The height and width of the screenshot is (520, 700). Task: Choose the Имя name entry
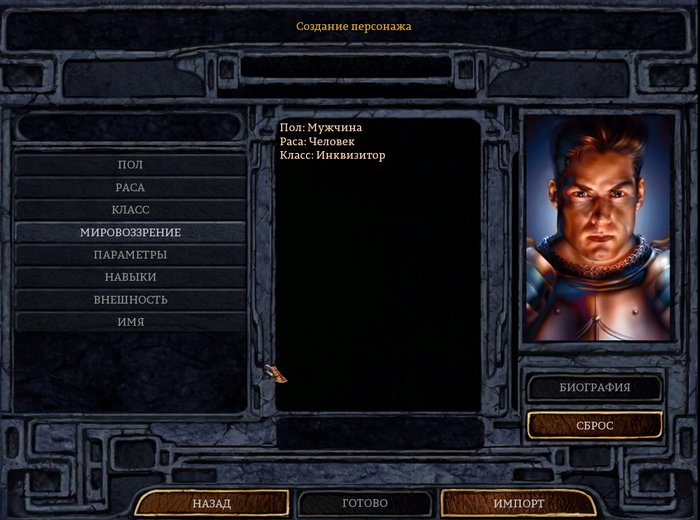pos(130,322)
